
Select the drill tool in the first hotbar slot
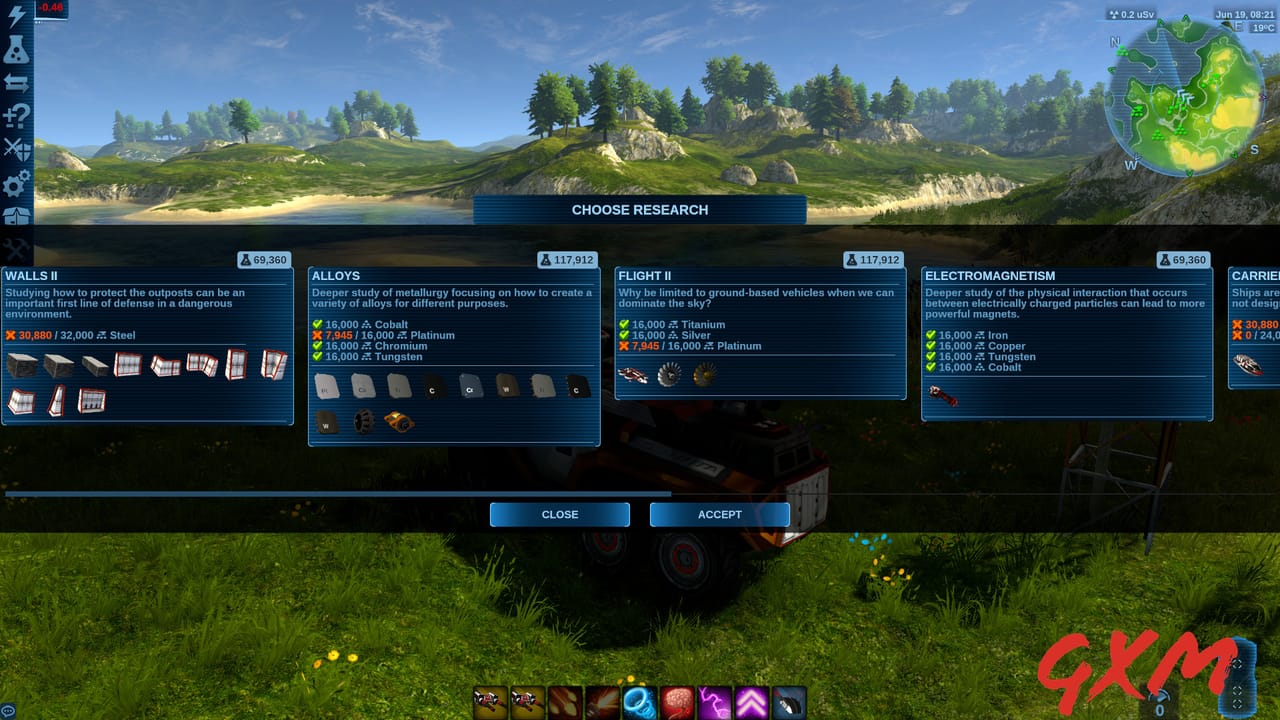(490, 703)
